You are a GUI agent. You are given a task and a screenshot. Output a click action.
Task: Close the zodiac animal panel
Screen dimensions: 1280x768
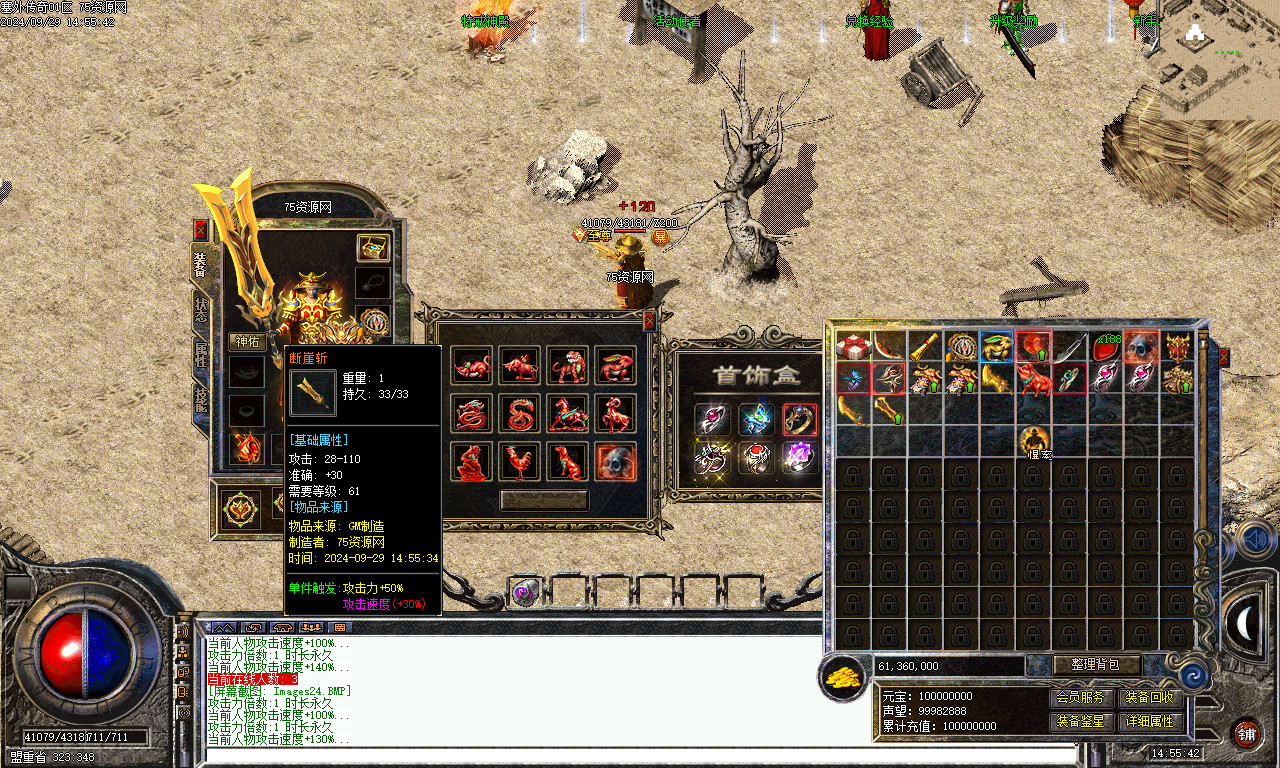click(x=649, y=320)
